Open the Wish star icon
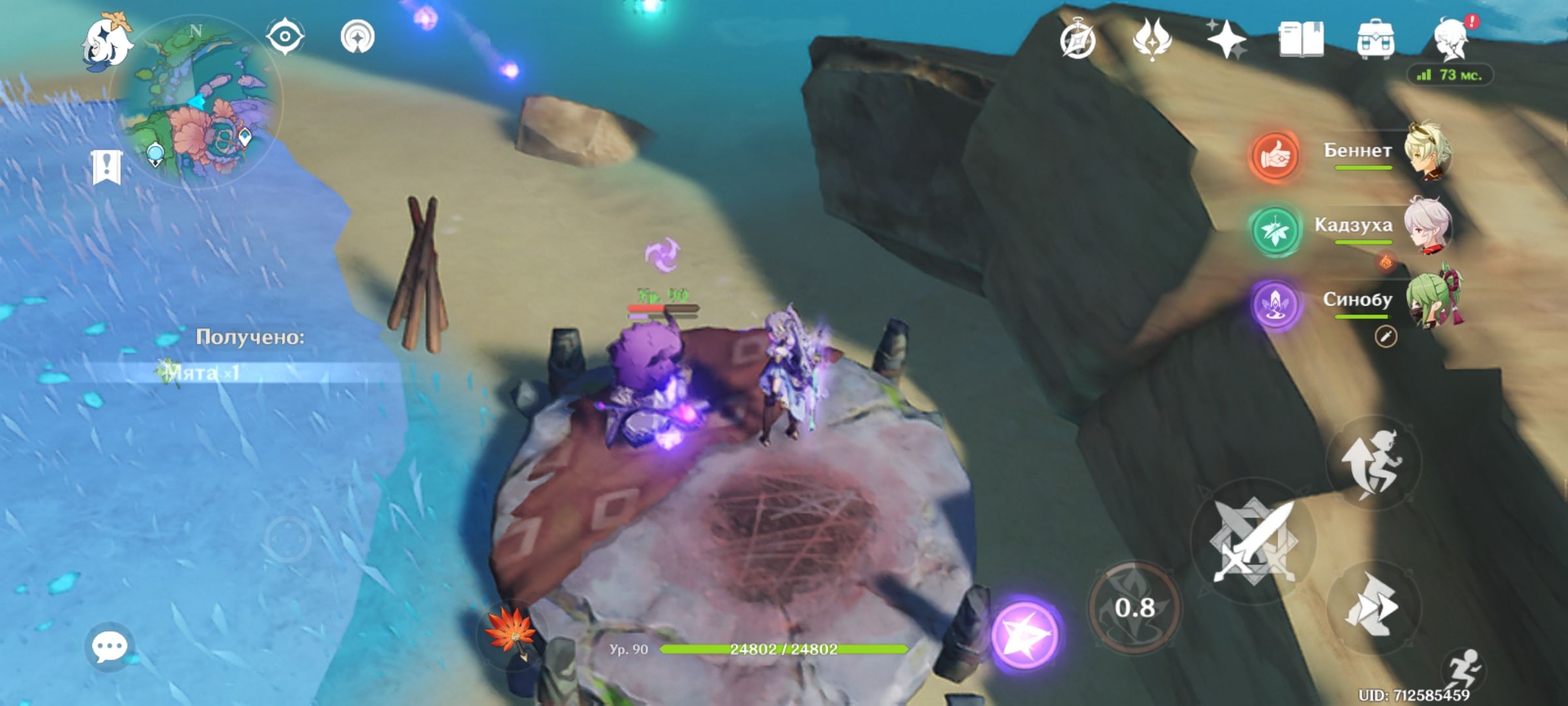Viewport: 1568px width, 706px height. (x=1228, y=41)
